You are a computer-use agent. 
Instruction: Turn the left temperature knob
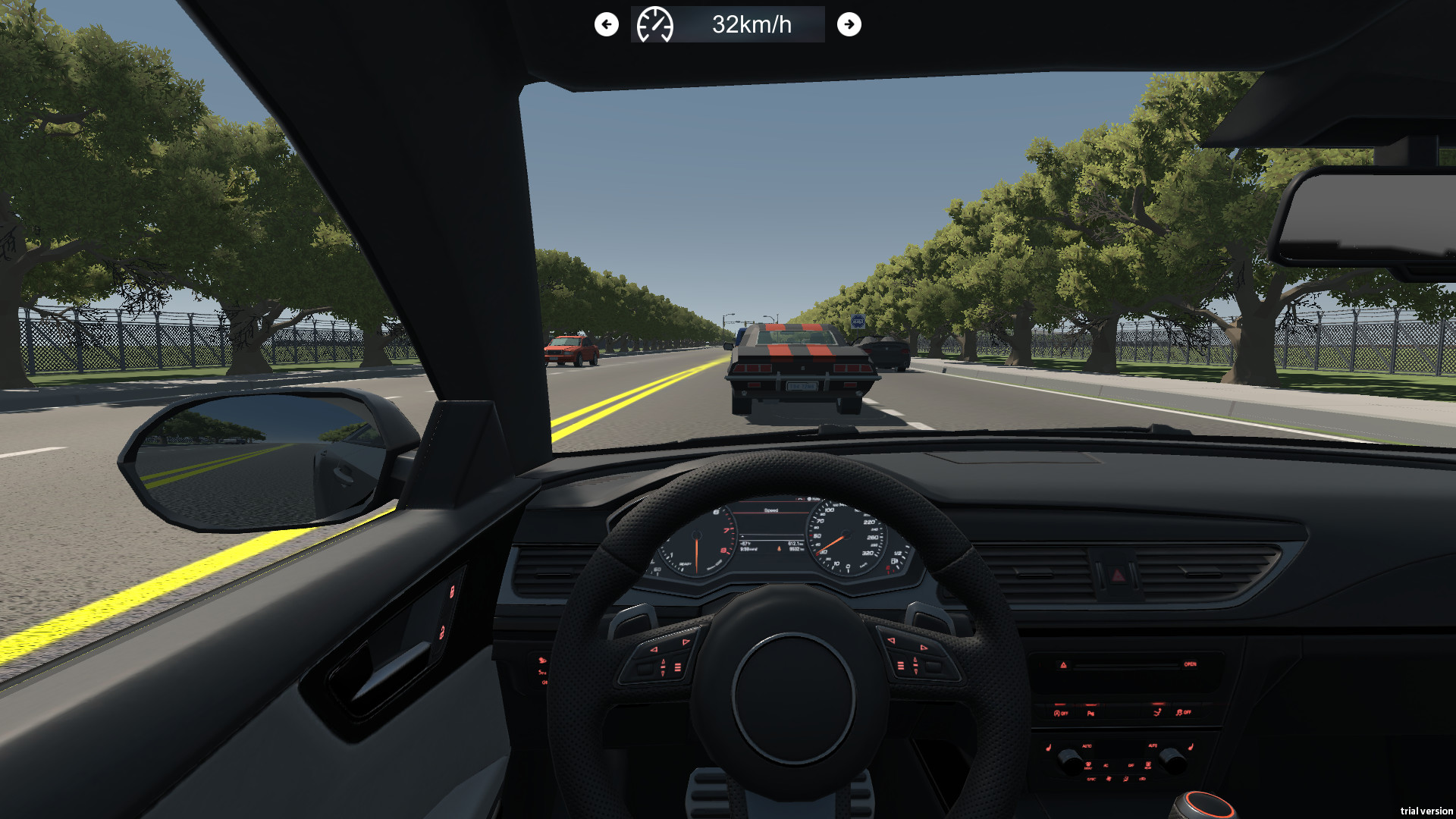click(x=1069, y=761)
